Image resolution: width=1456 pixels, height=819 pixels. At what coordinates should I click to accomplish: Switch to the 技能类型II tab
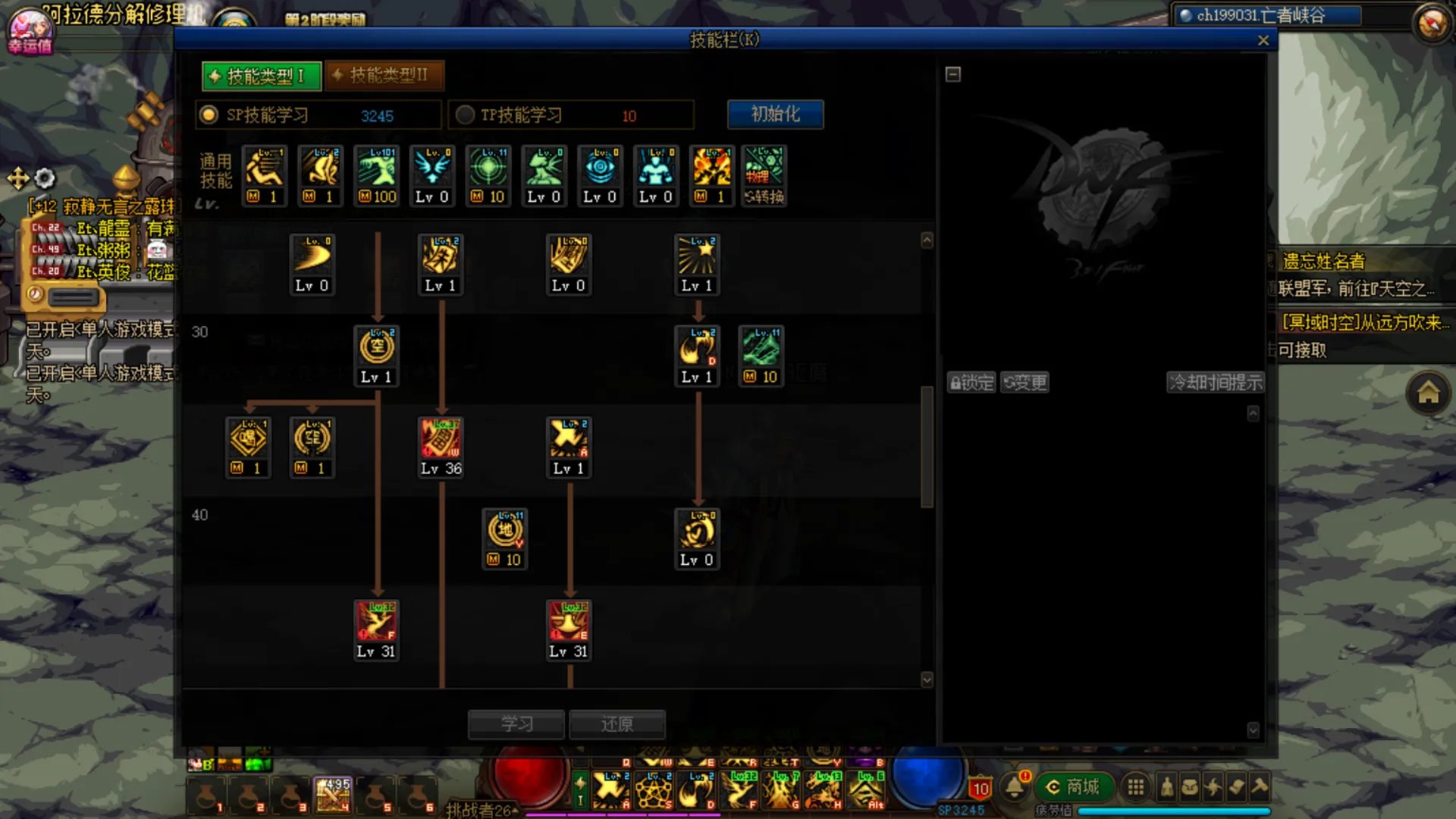pyautogui.click(x=384, y=75)
